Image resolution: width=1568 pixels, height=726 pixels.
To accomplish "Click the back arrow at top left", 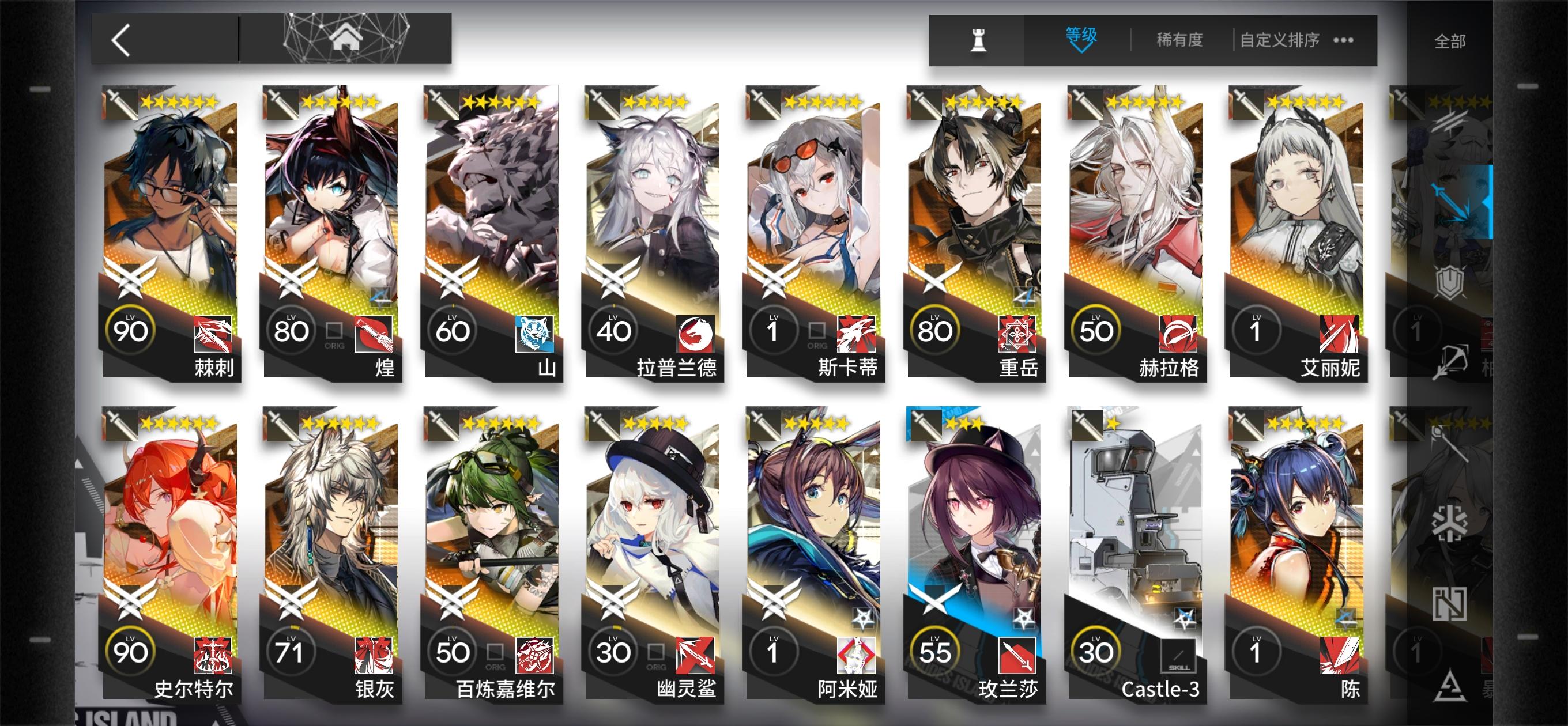I will pos(119,40).
